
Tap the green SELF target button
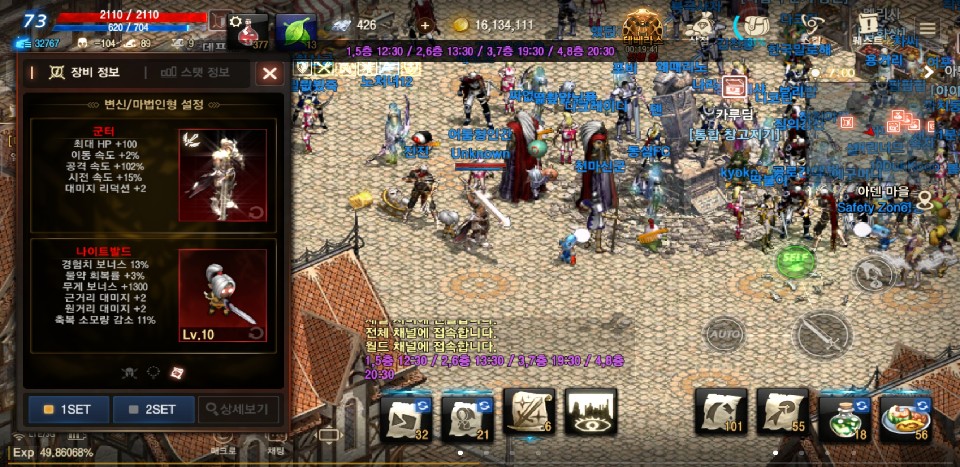pyautogui.click(x=795, y=258)
